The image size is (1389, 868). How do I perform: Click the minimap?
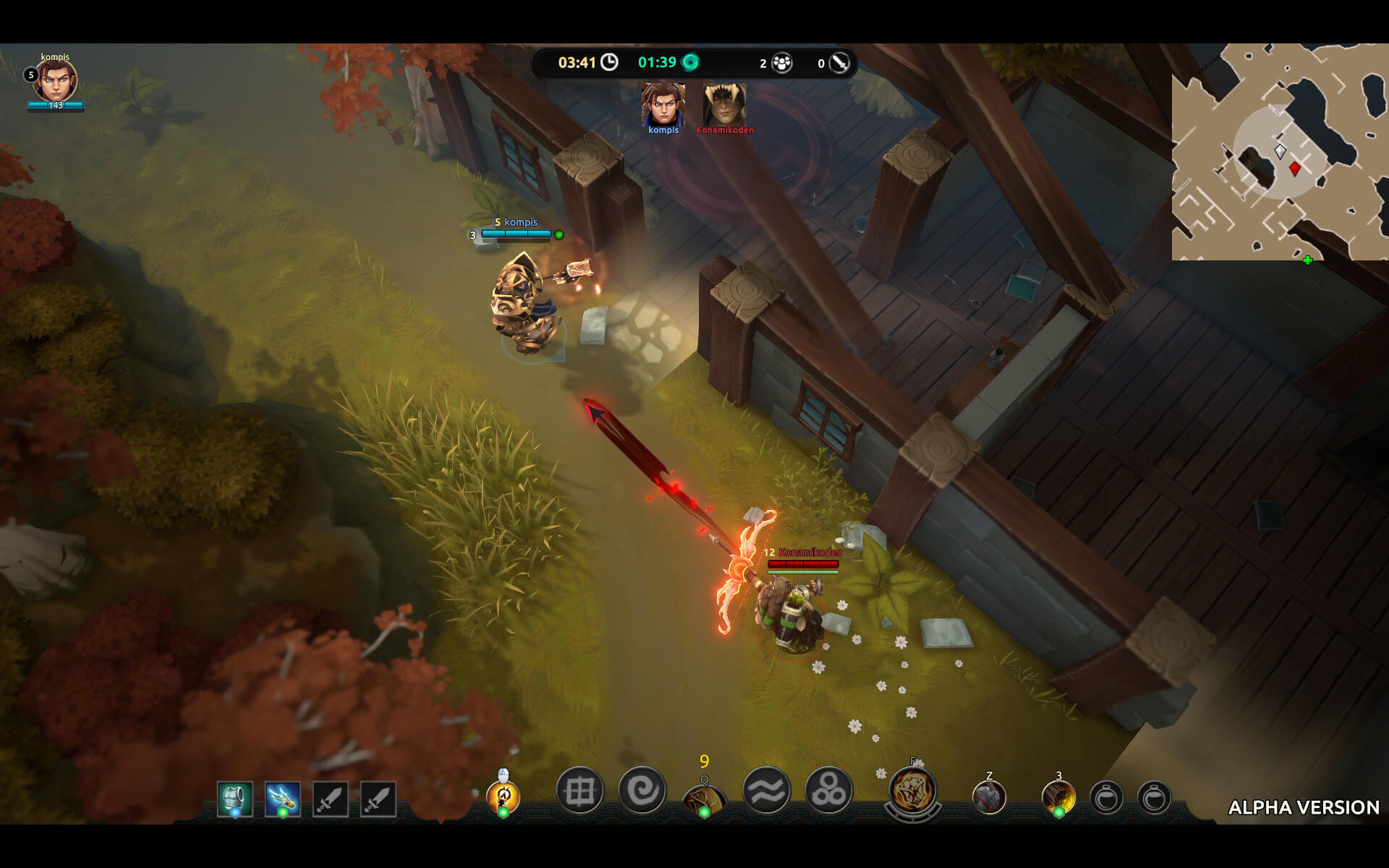point(1280,152)
